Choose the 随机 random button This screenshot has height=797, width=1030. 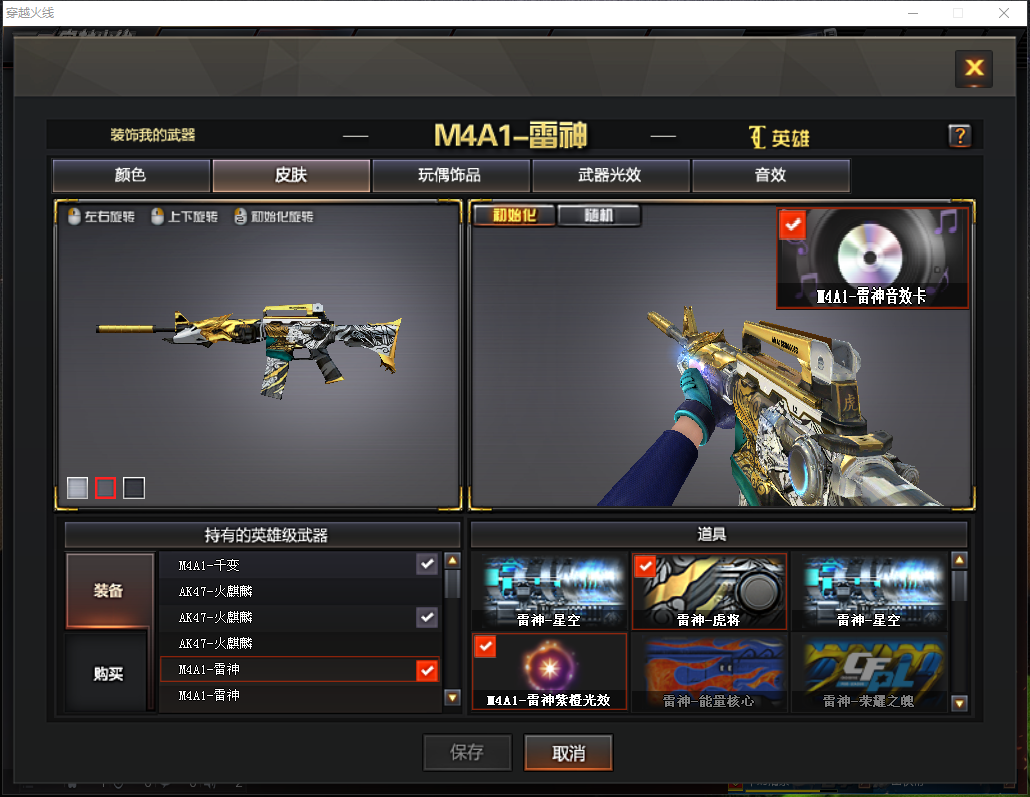(x=598, y=215)
